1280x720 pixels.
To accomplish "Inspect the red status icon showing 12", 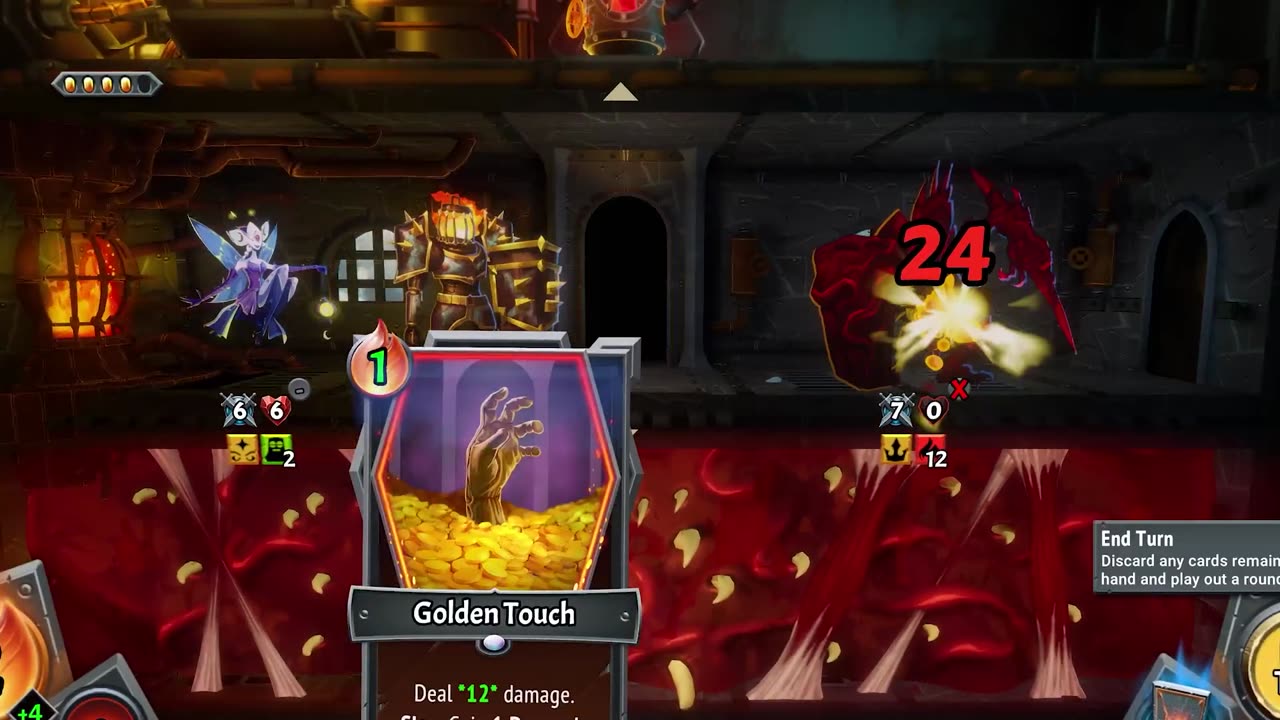I will click(930, 451).
